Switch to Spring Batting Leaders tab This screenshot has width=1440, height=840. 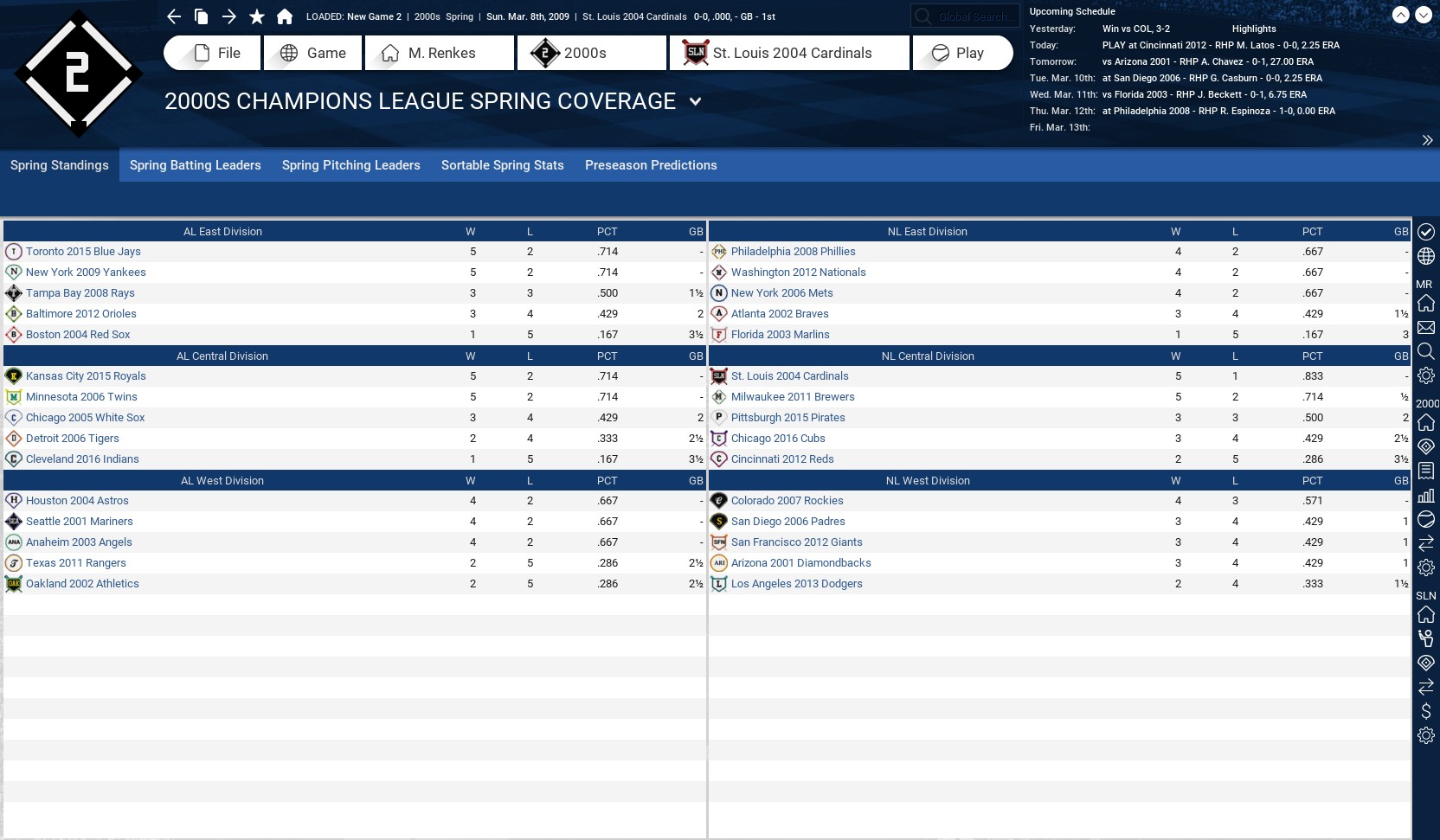(x=195, y=165)
